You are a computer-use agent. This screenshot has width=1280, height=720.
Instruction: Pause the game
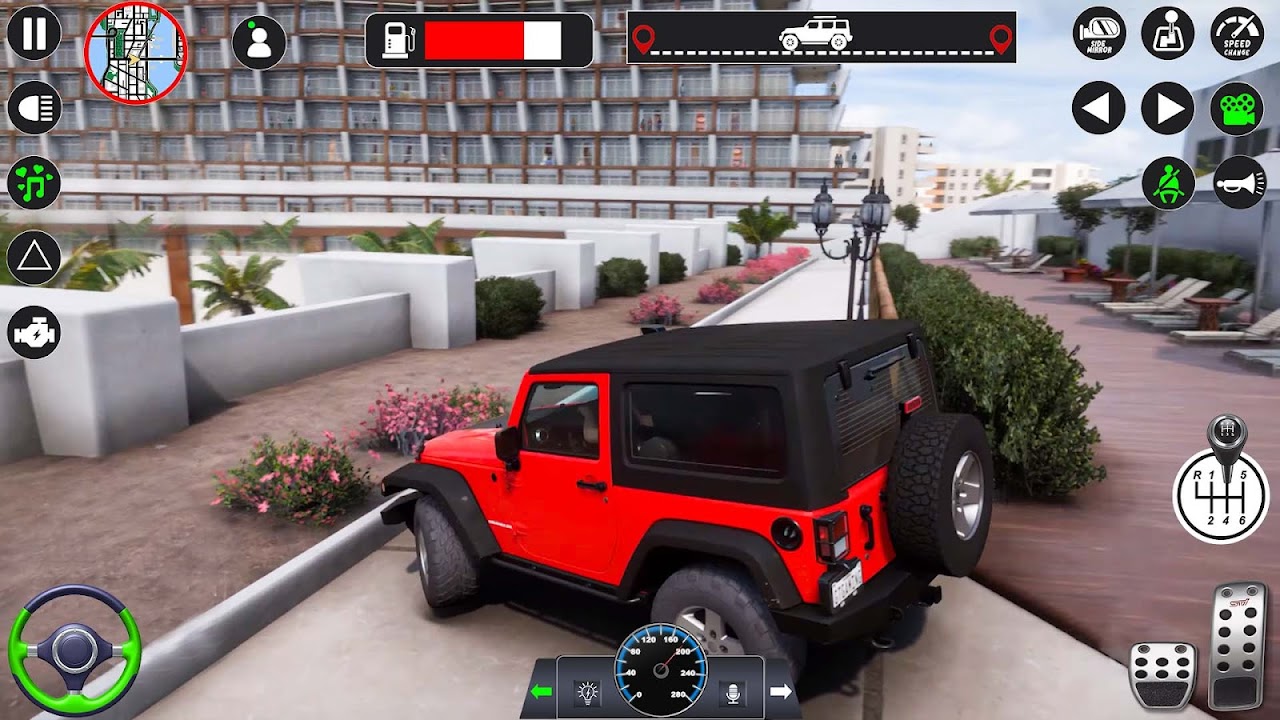click(x=34, y=33)
